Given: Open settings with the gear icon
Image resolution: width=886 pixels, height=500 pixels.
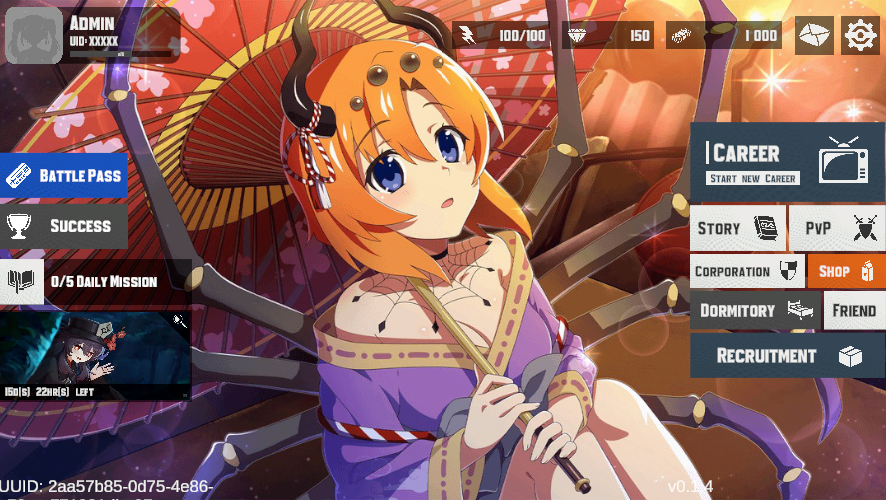Looking at the screenshot, I should click(x=859, y=36).
